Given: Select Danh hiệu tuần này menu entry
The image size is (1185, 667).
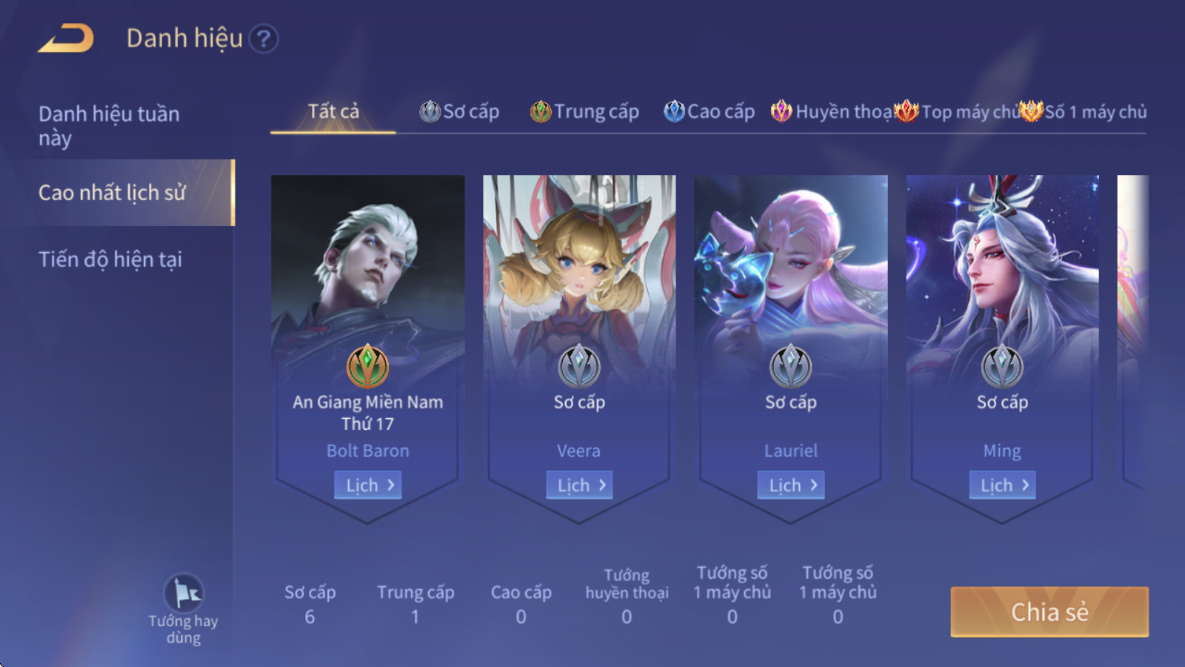Looking at the screenshot, I should click(x=109, y=126).
